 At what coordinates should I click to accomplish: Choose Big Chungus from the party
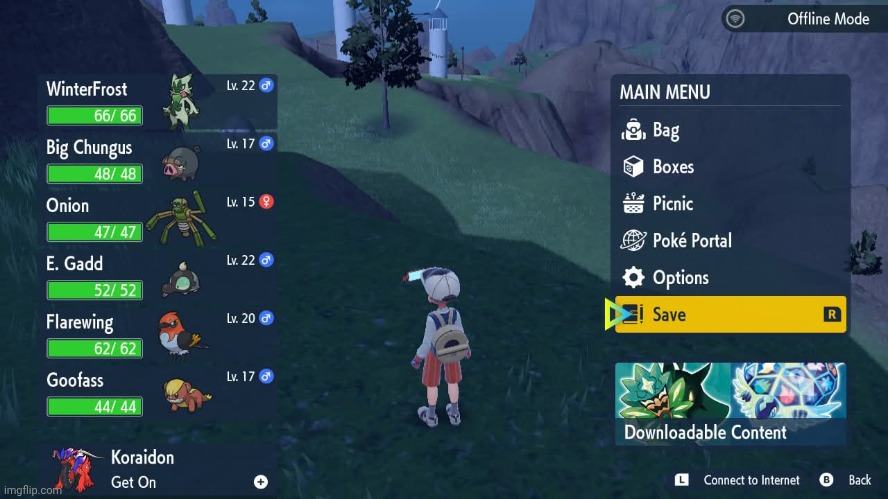coord(158,160)
